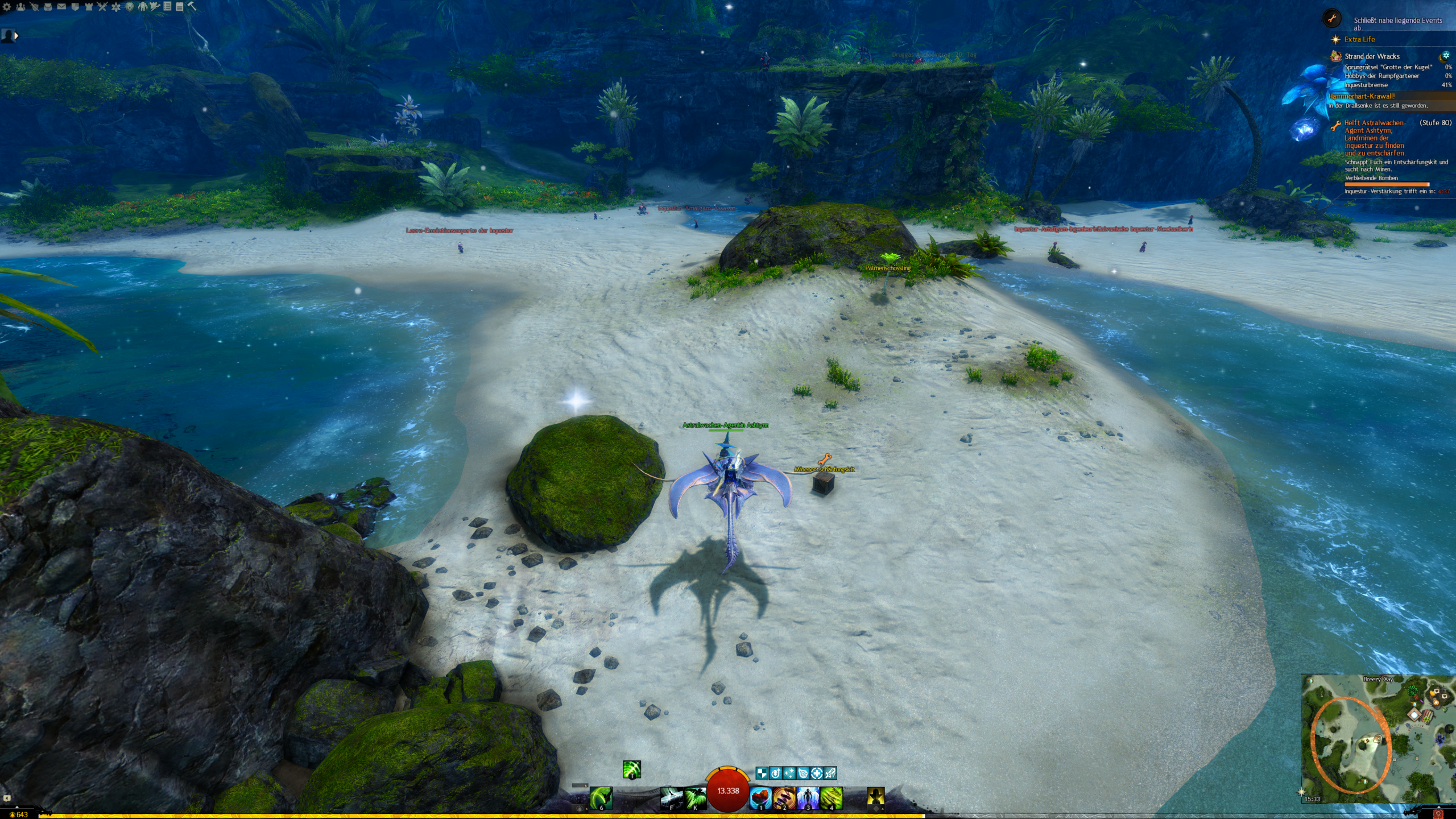This screenshot has height=819, width=1456.
Task: Open the game menu gear icon
Action: click(x=7, y=7)
